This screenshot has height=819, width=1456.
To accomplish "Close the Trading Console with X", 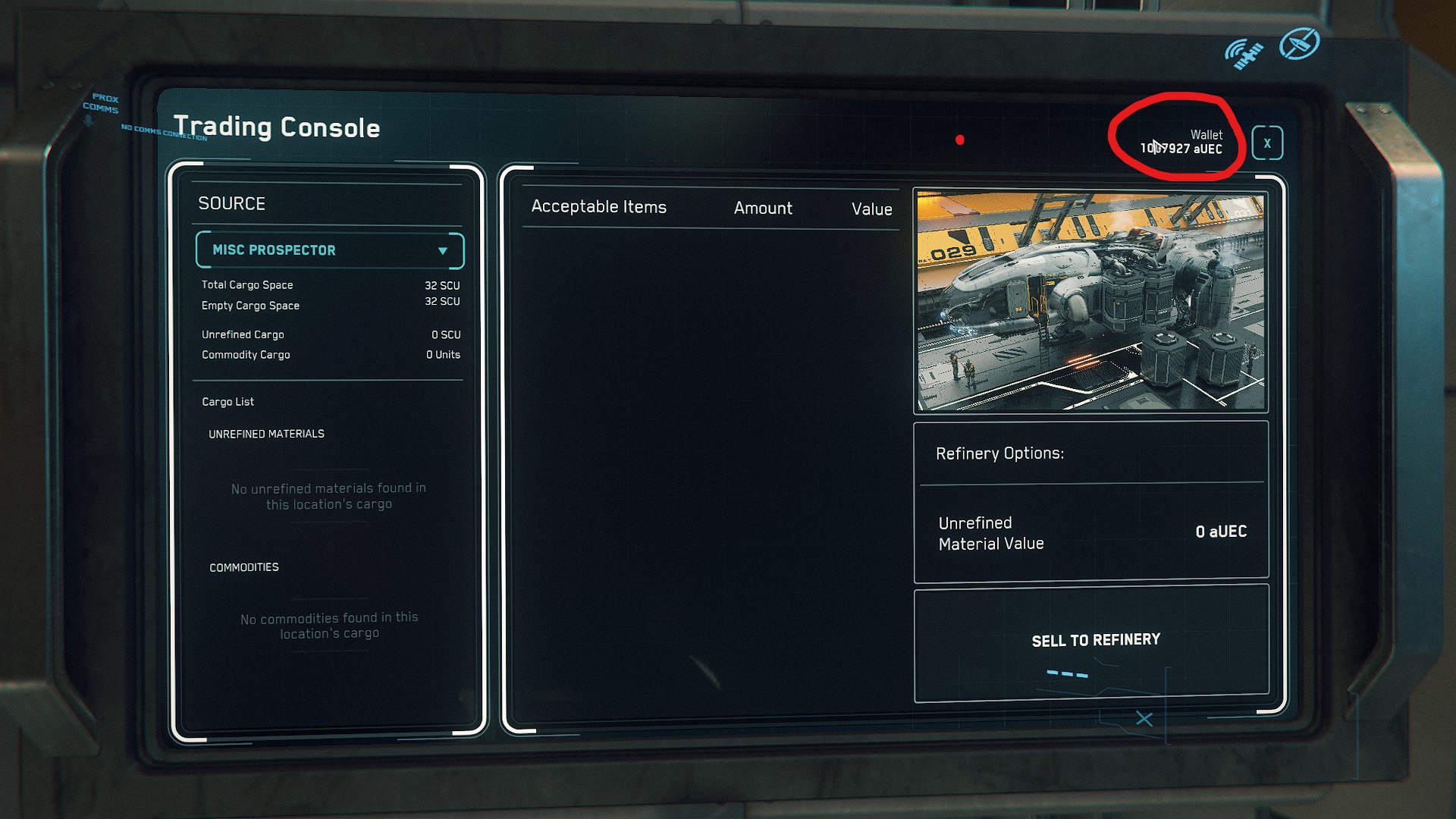I will pyautogui.click(x=1266, y=143).
